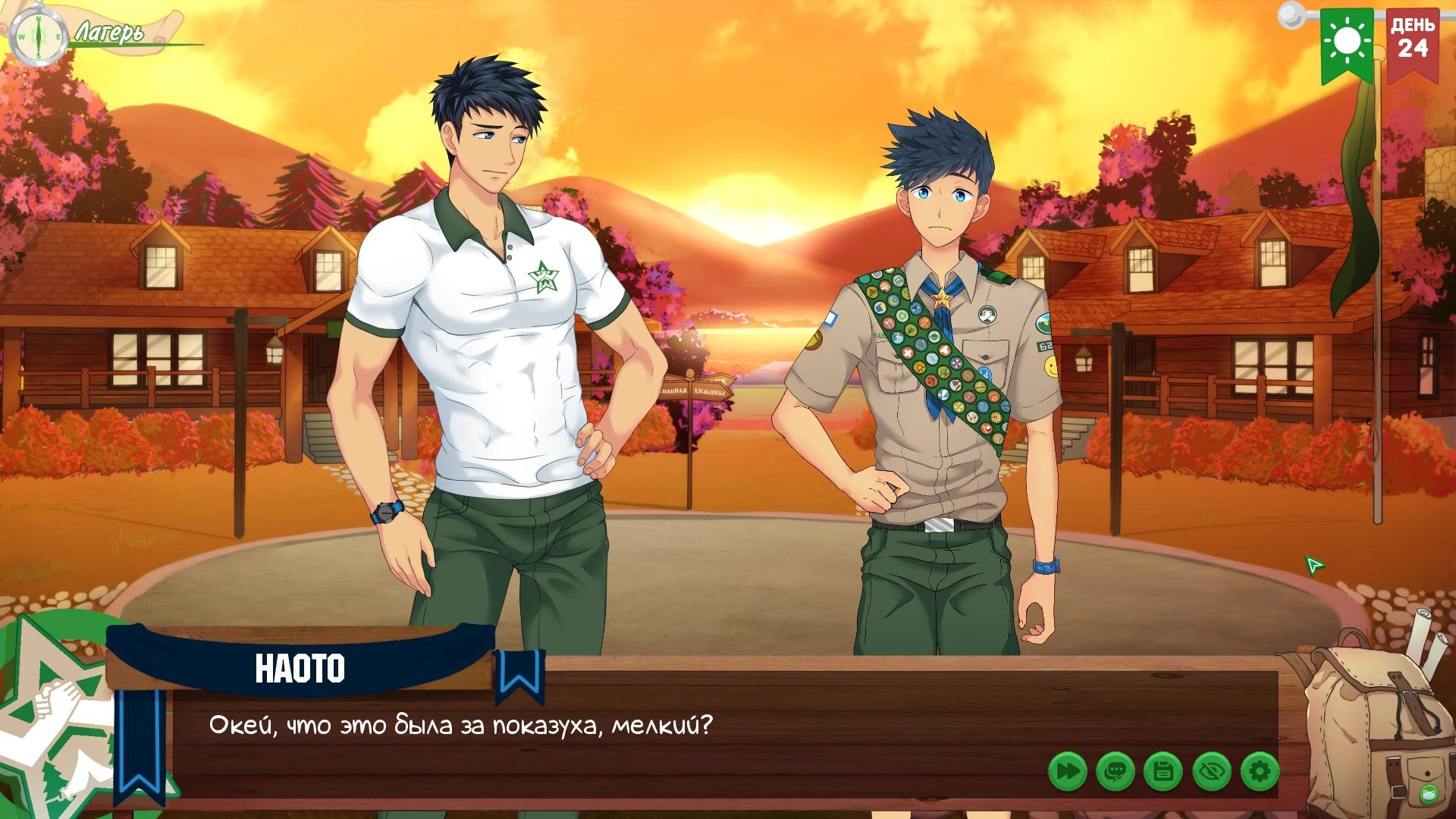1456x819 pixels.
Task: Click the green star handshake emblem
Action: coord(53,713)
